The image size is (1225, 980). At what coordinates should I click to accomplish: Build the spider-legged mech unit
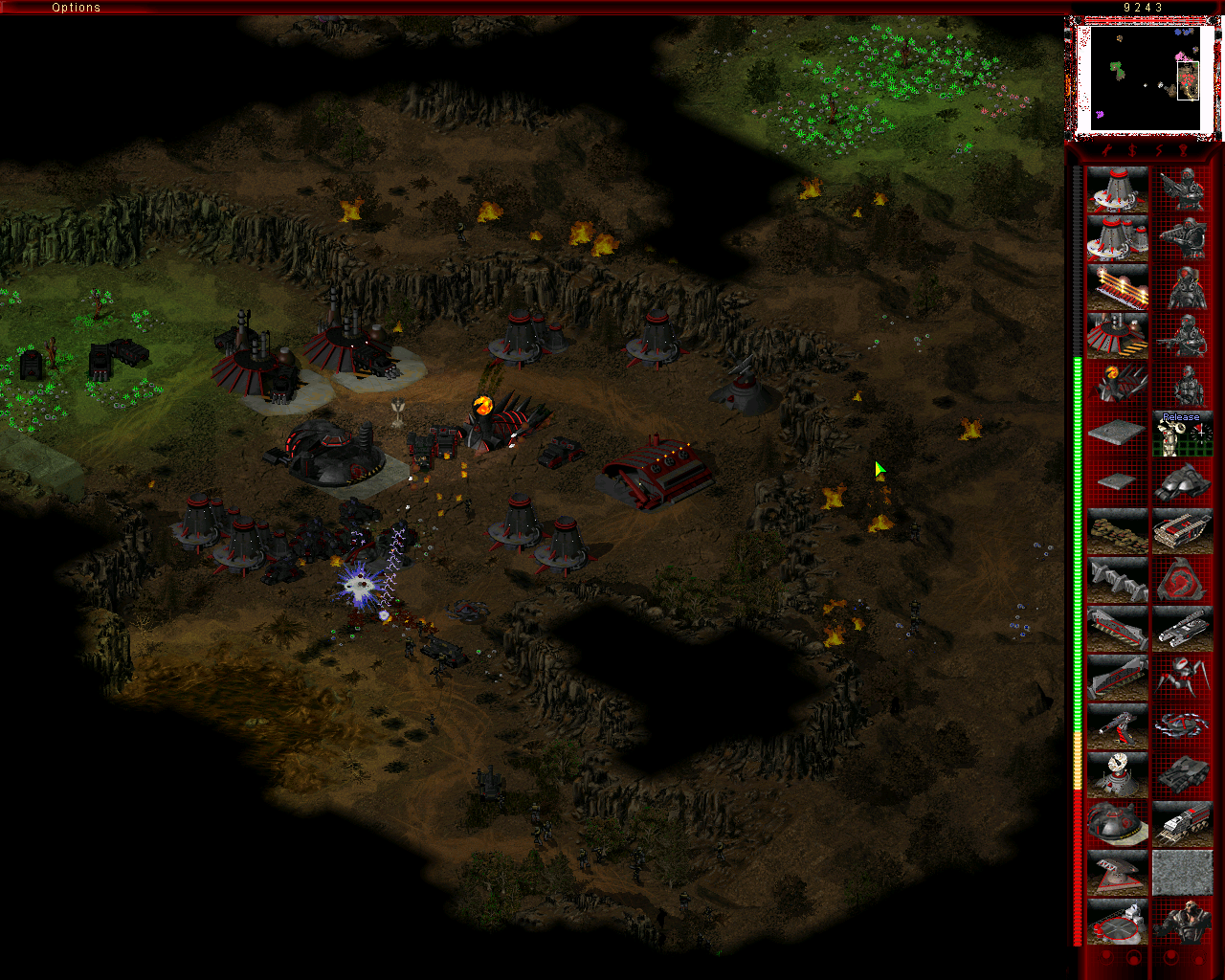pyautogui.click(x=1182, y=678)
